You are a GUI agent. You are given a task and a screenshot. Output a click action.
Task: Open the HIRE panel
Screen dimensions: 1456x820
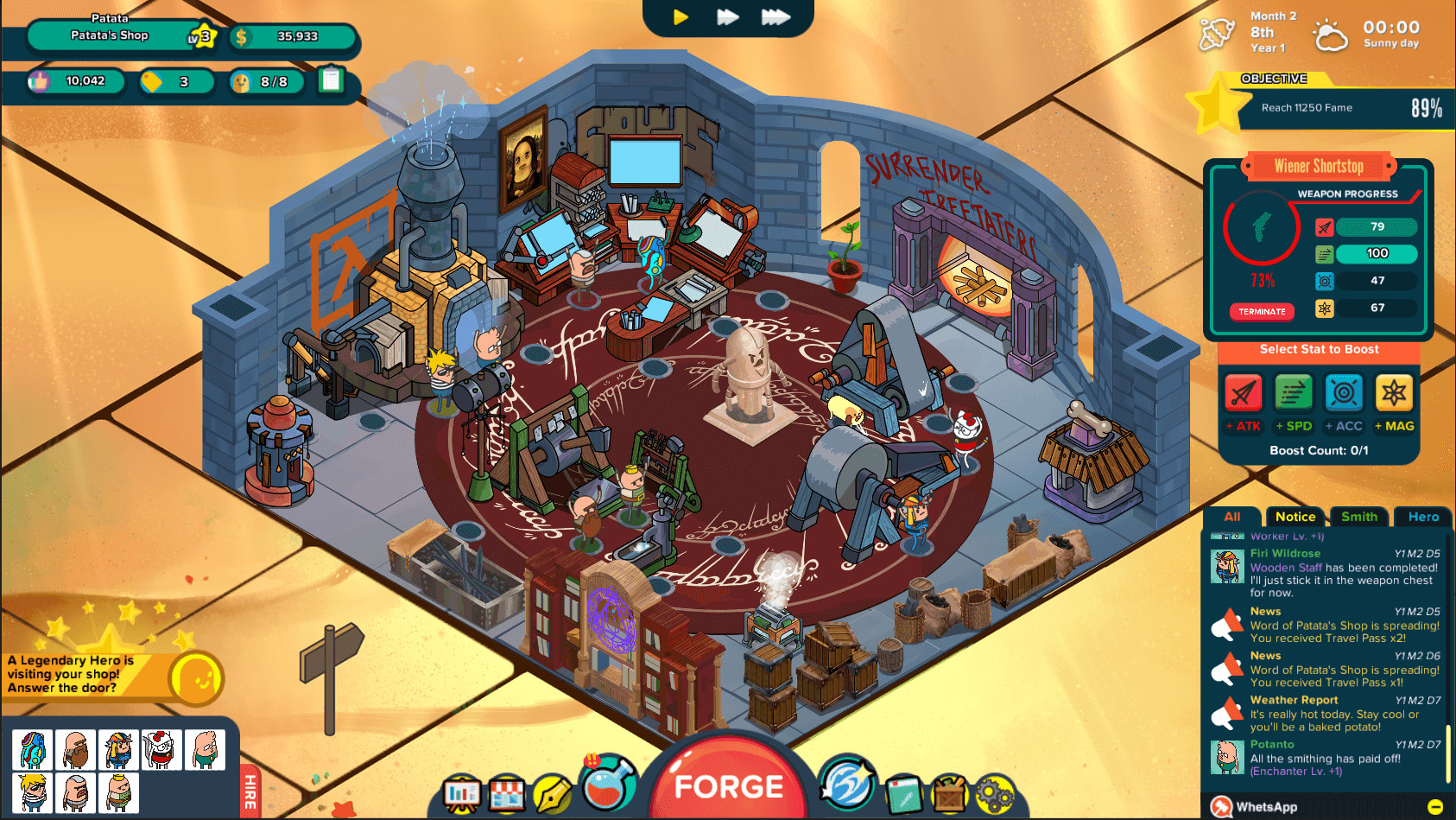pos(249,792)
